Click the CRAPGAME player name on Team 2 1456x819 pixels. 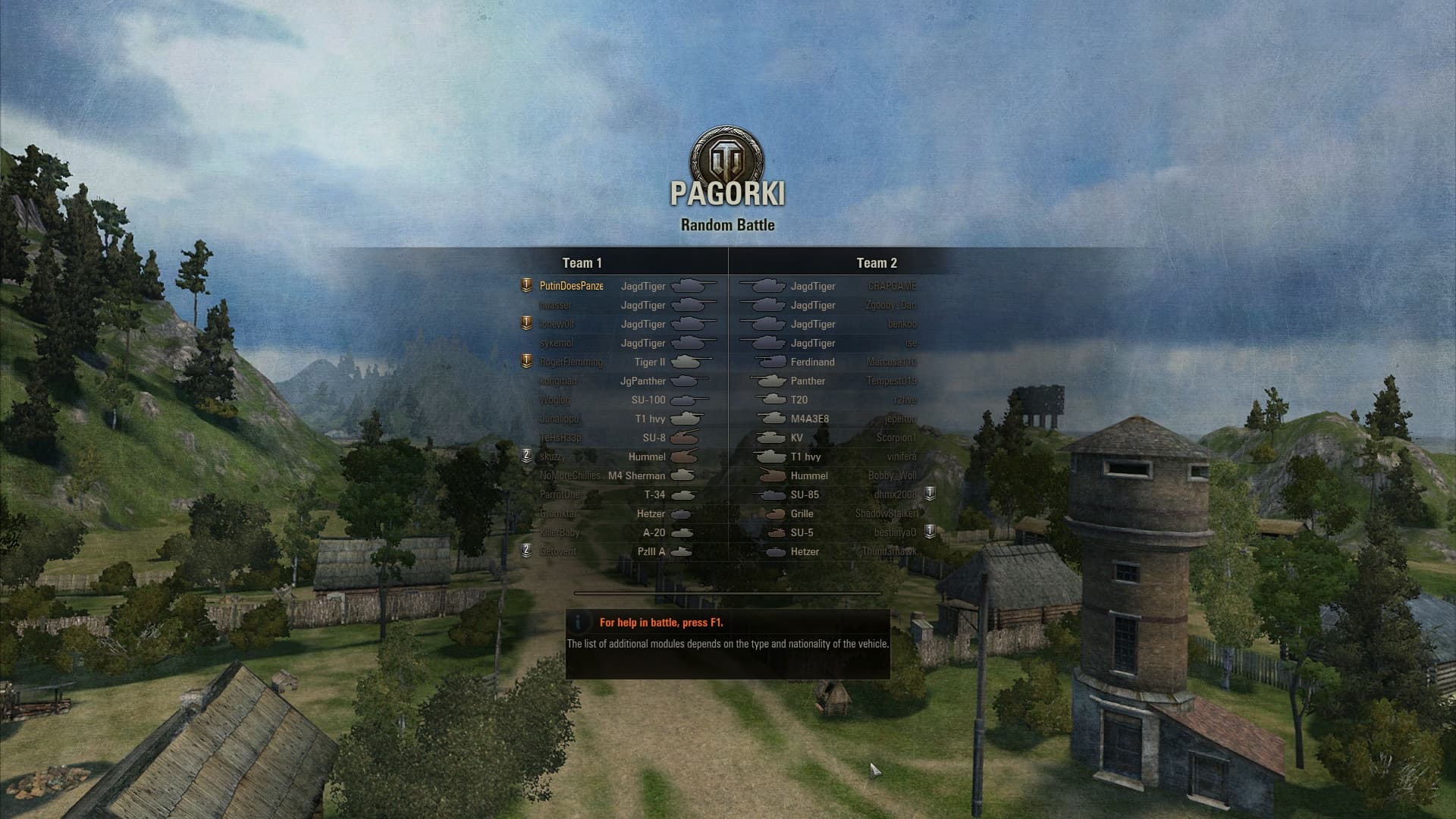pyautogui.click(x=893, y=286)
